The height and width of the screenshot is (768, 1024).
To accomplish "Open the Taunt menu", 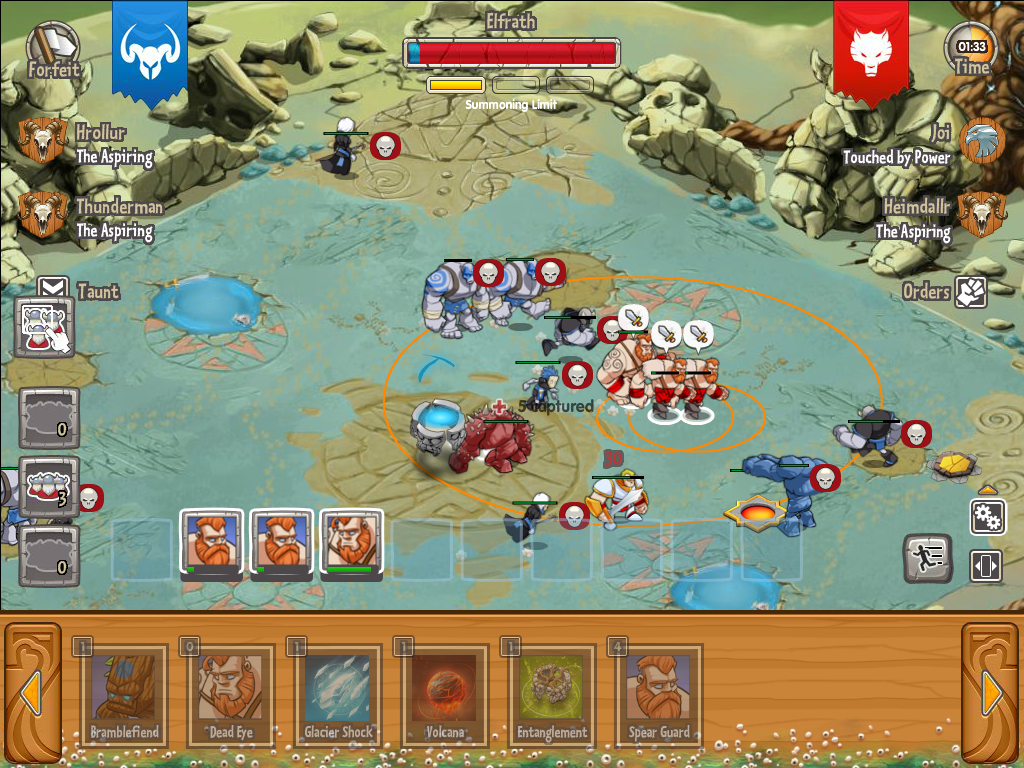I will (53, 291).
